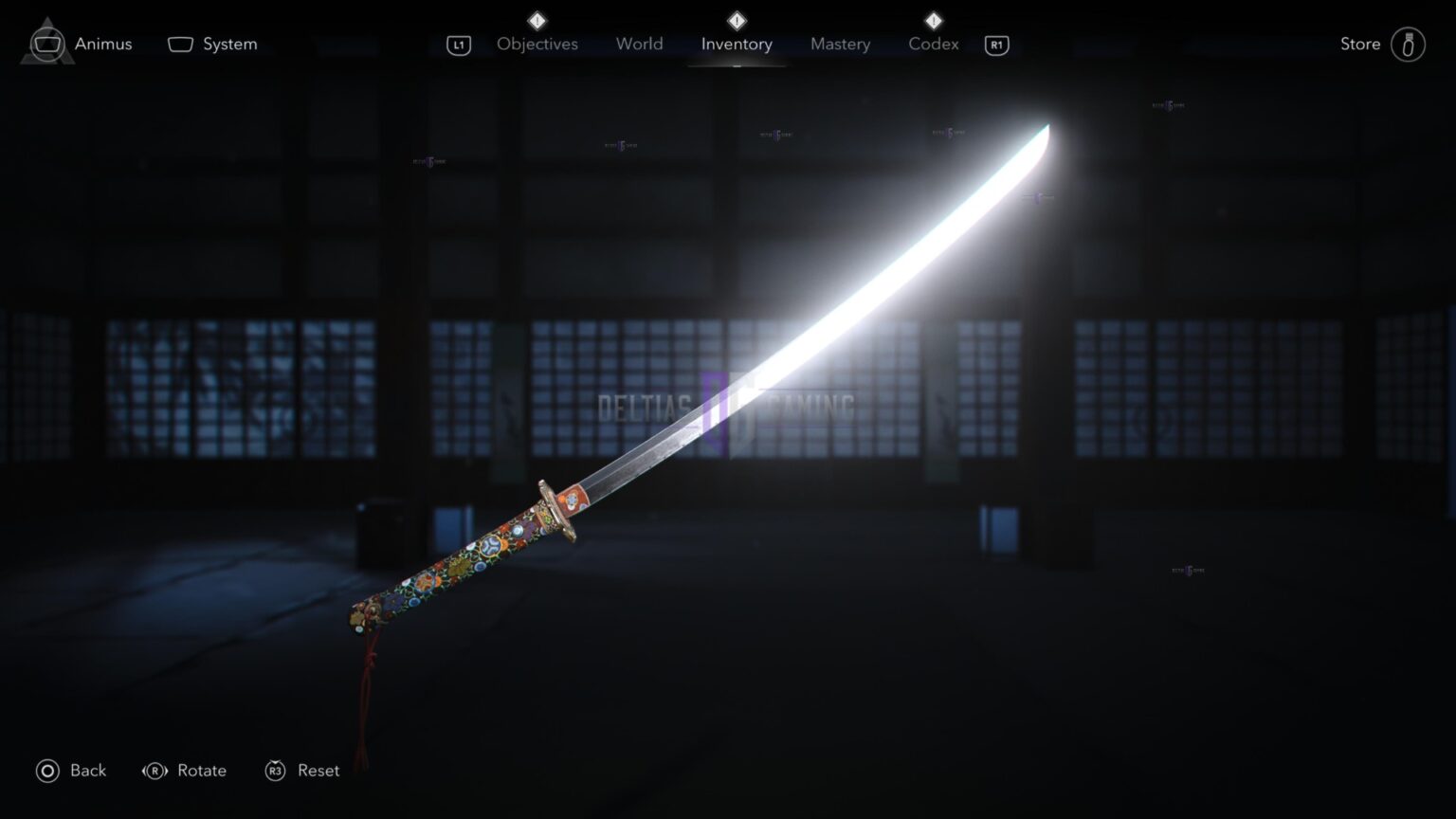Select the System controller icon
The height and width of the screenshot is (819, 1456).
pos(180,44)
